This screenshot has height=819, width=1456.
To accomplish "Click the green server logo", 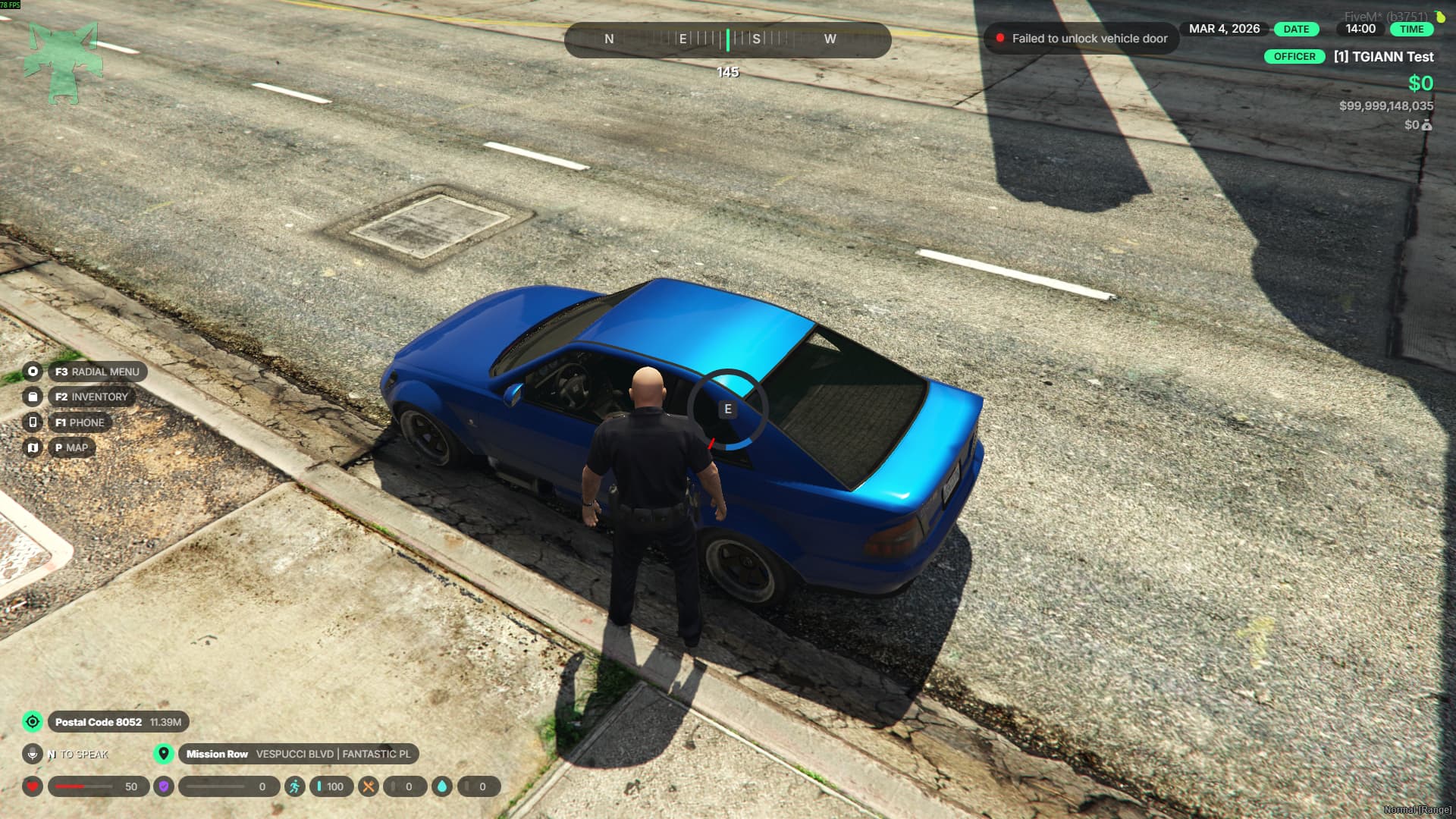I will click(63, 63).
